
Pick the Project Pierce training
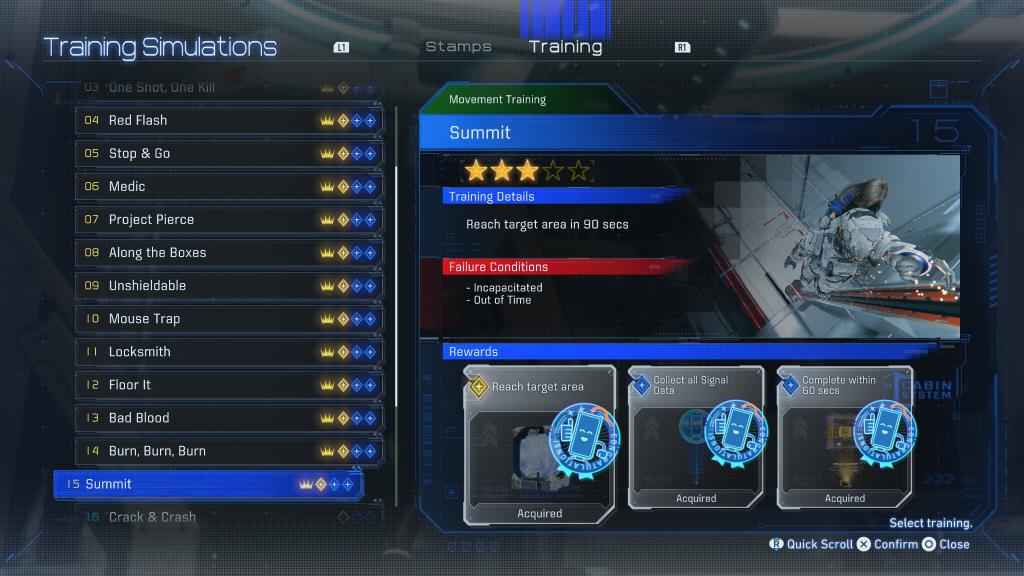pyautogui.click(x=229, y=219)
